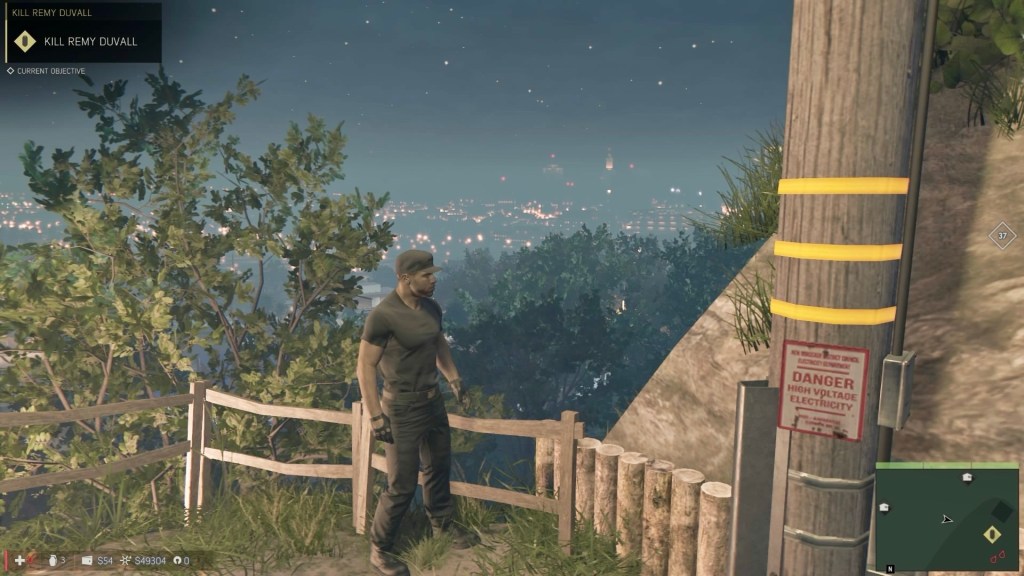Click the medkit cross icon

point(20,561)
